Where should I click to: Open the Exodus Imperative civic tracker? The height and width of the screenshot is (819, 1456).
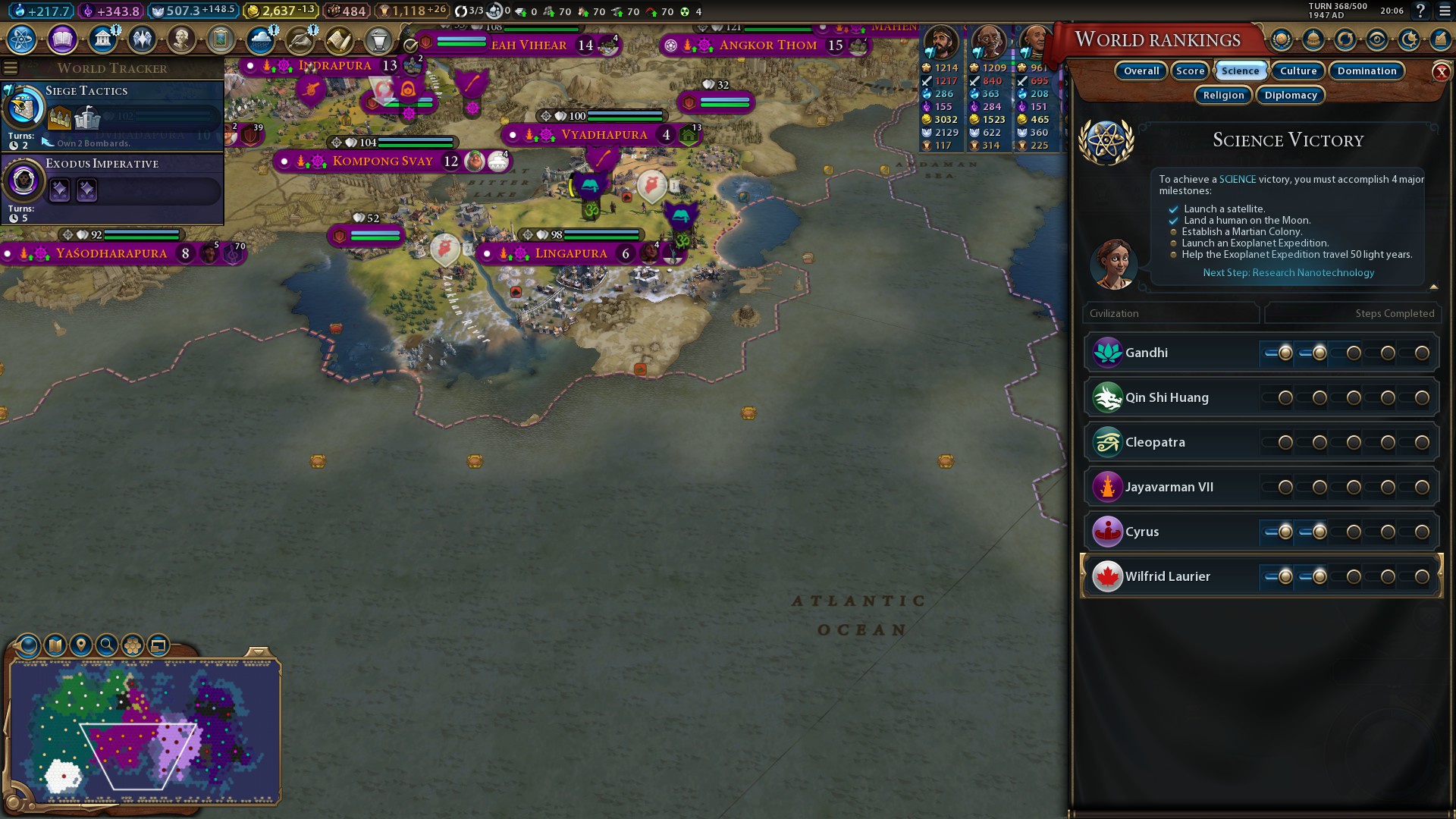[x=112, y=186]
